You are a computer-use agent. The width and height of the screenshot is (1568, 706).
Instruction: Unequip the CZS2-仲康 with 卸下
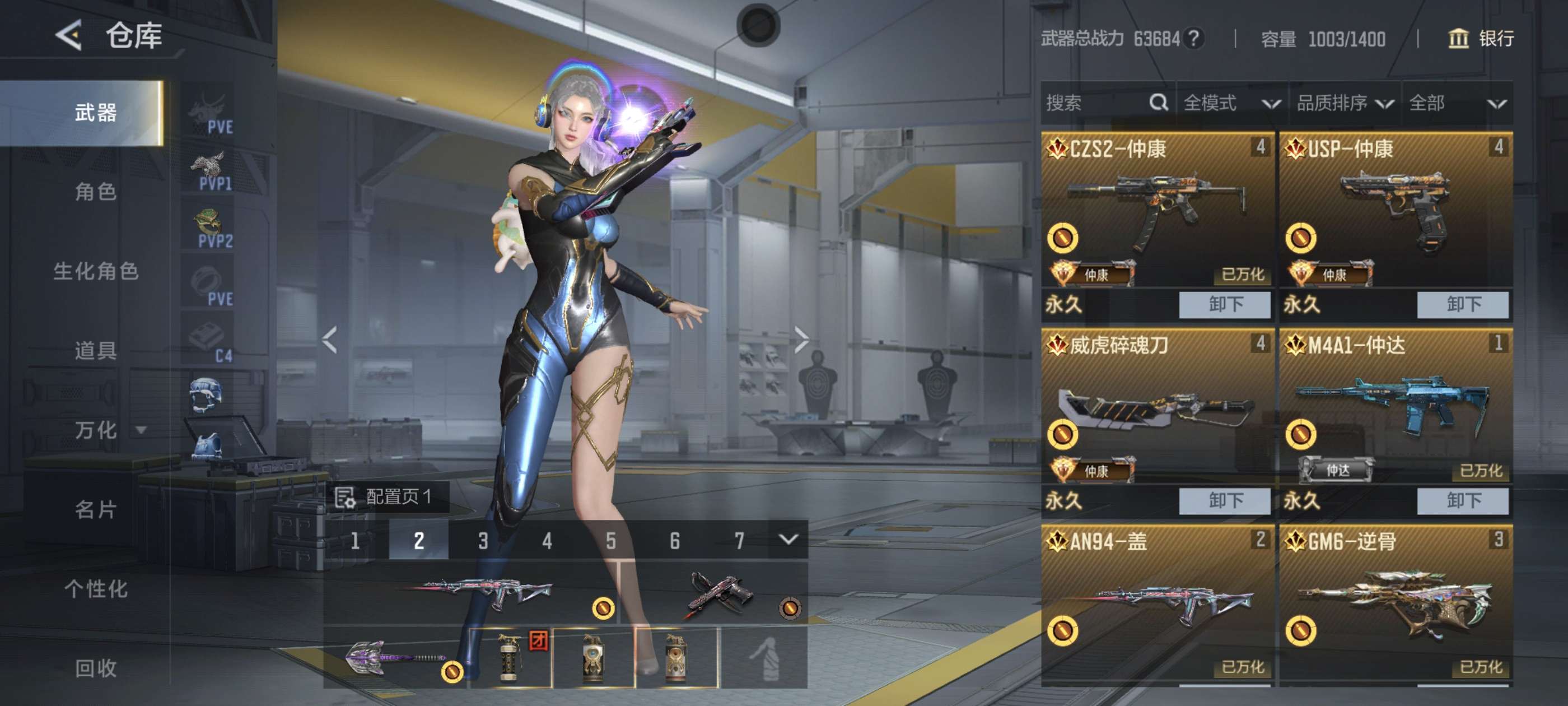[1224, 305]
